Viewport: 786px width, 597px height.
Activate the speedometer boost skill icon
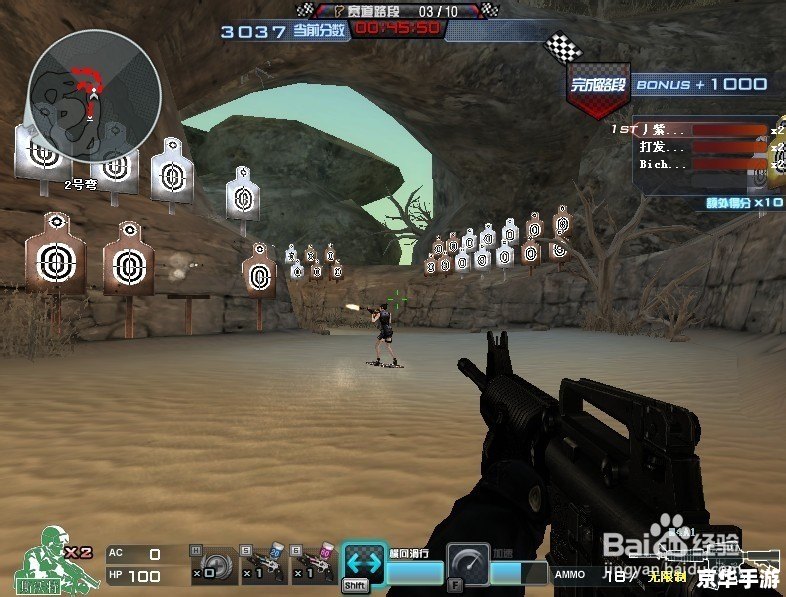click(467, 563)
